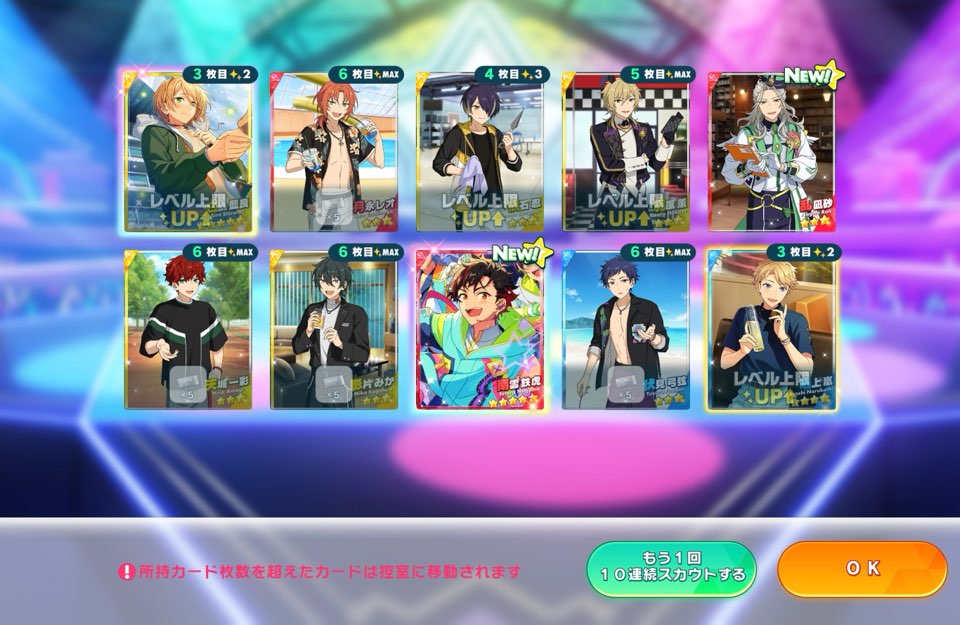
Task: Confirm results with the OK button
Action: [x=861, y=569]
